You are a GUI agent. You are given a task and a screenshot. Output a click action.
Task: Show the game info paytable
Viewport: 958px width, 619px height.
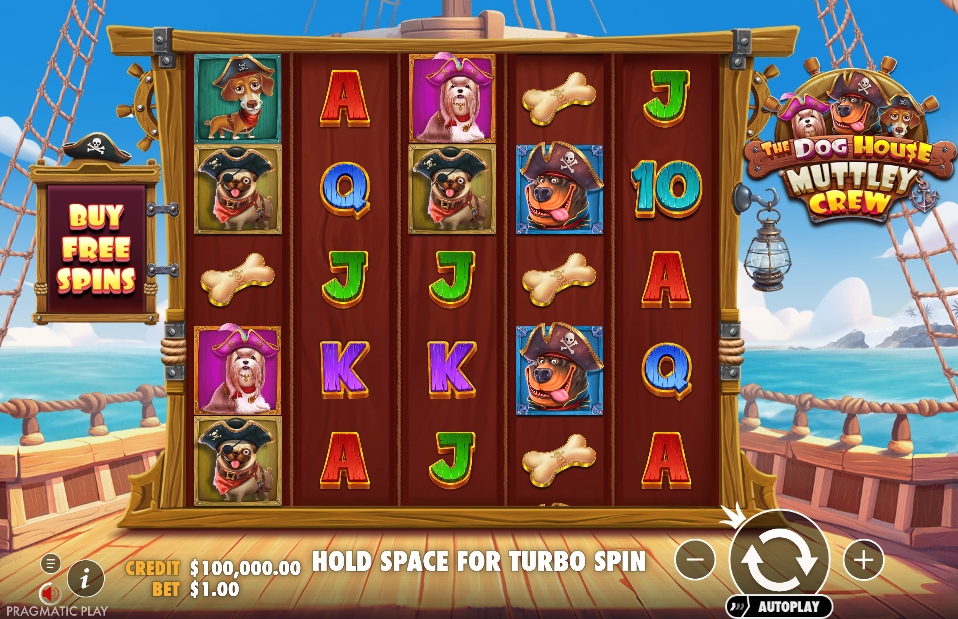point(86,577)
